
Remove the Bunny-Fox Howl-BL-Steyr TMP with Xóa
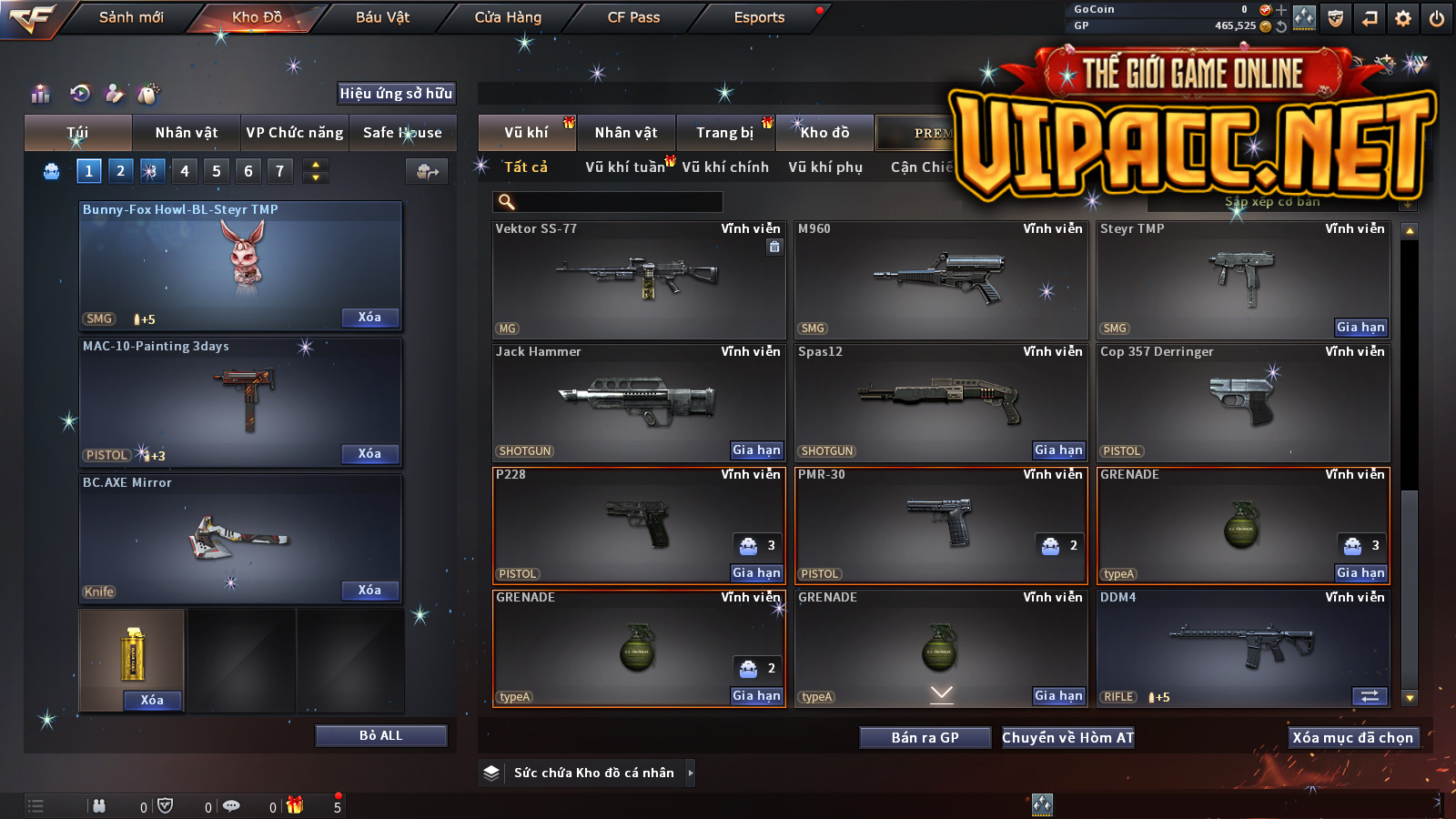click(369, 318)
